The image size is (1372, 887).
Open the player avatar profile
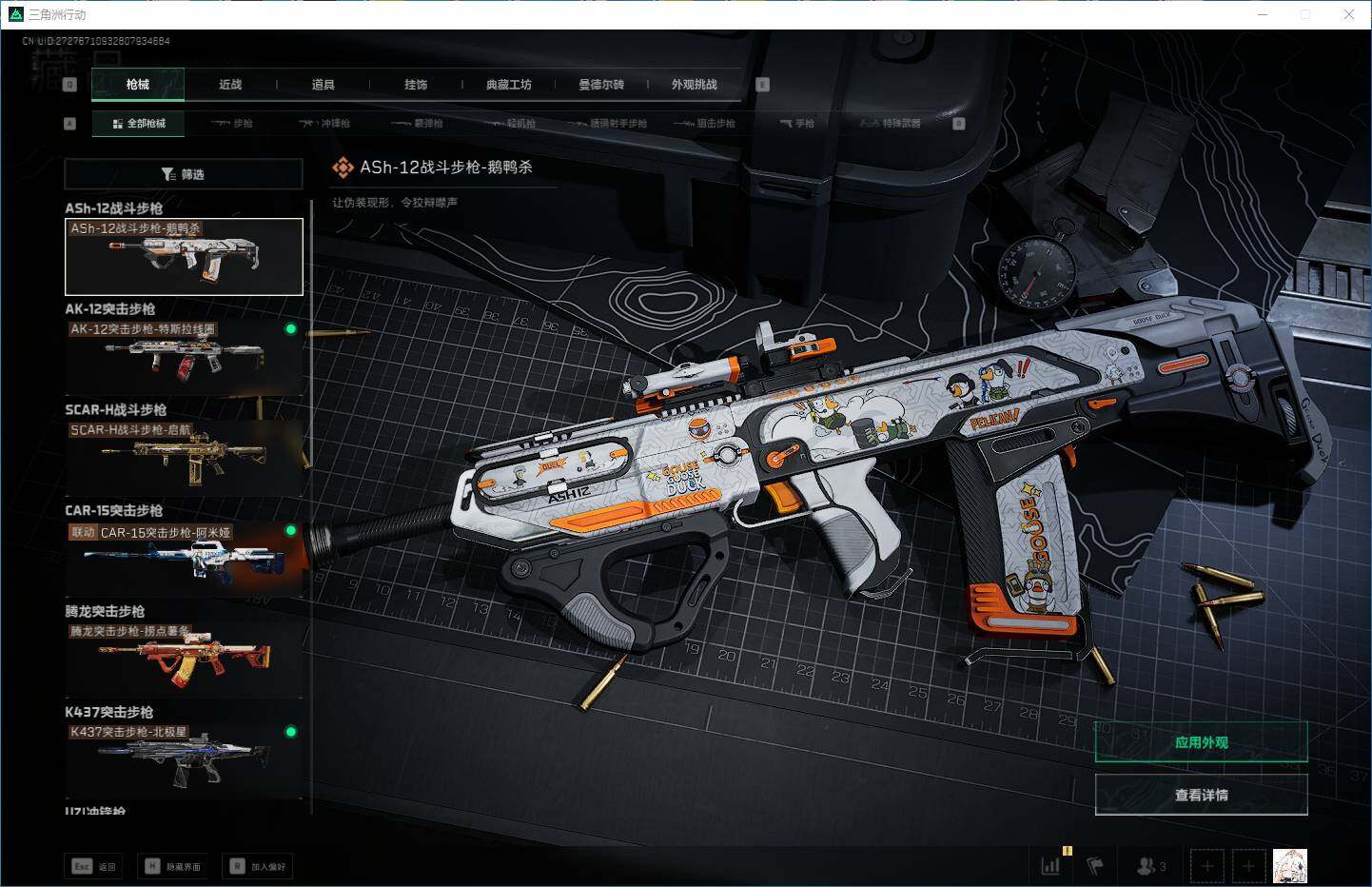pyautogui.click(x=1289, y=866)
